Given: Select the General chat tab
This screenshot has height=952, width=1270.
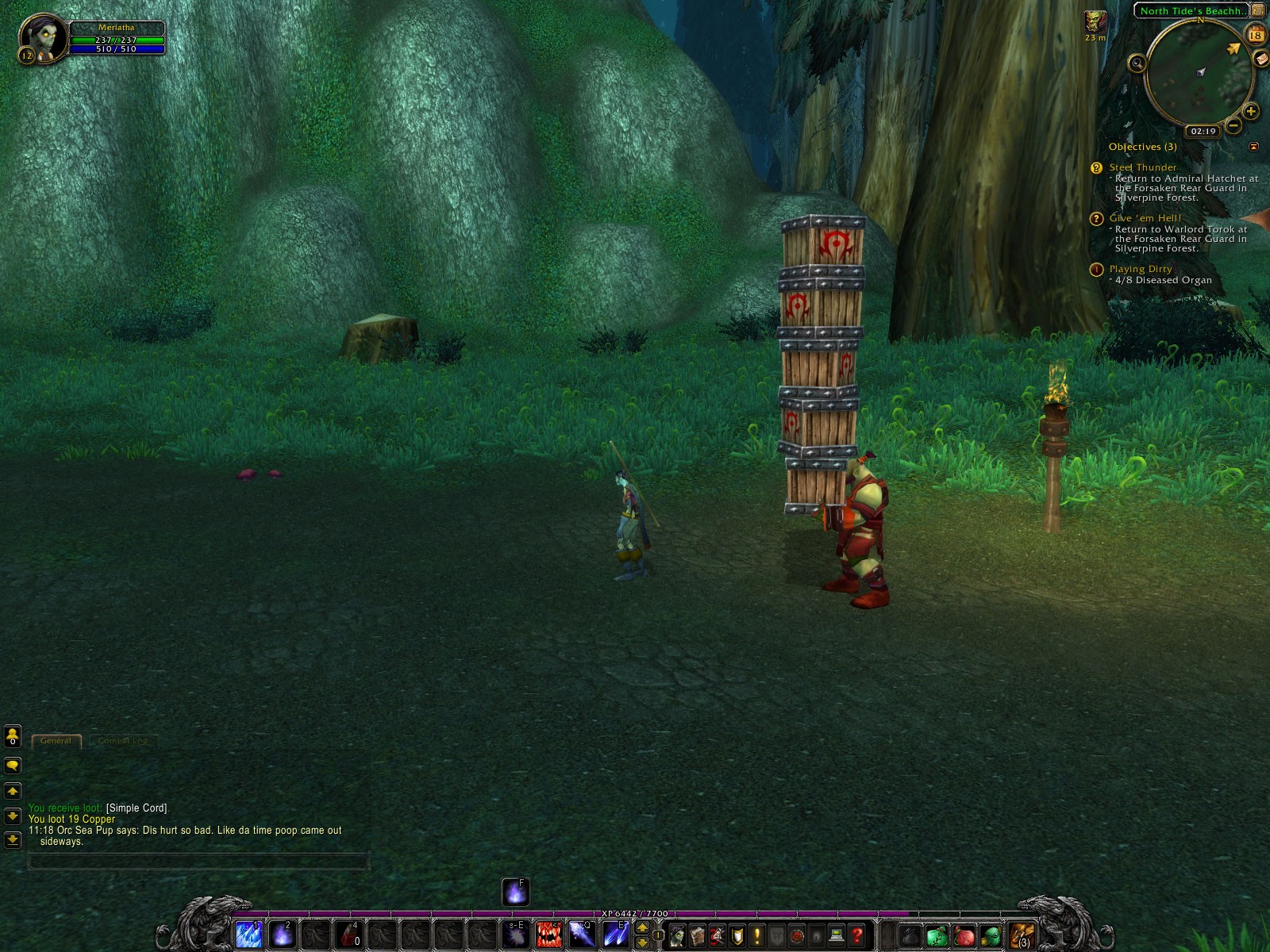Looking at the screenshot, I should (x=56, y=740).
